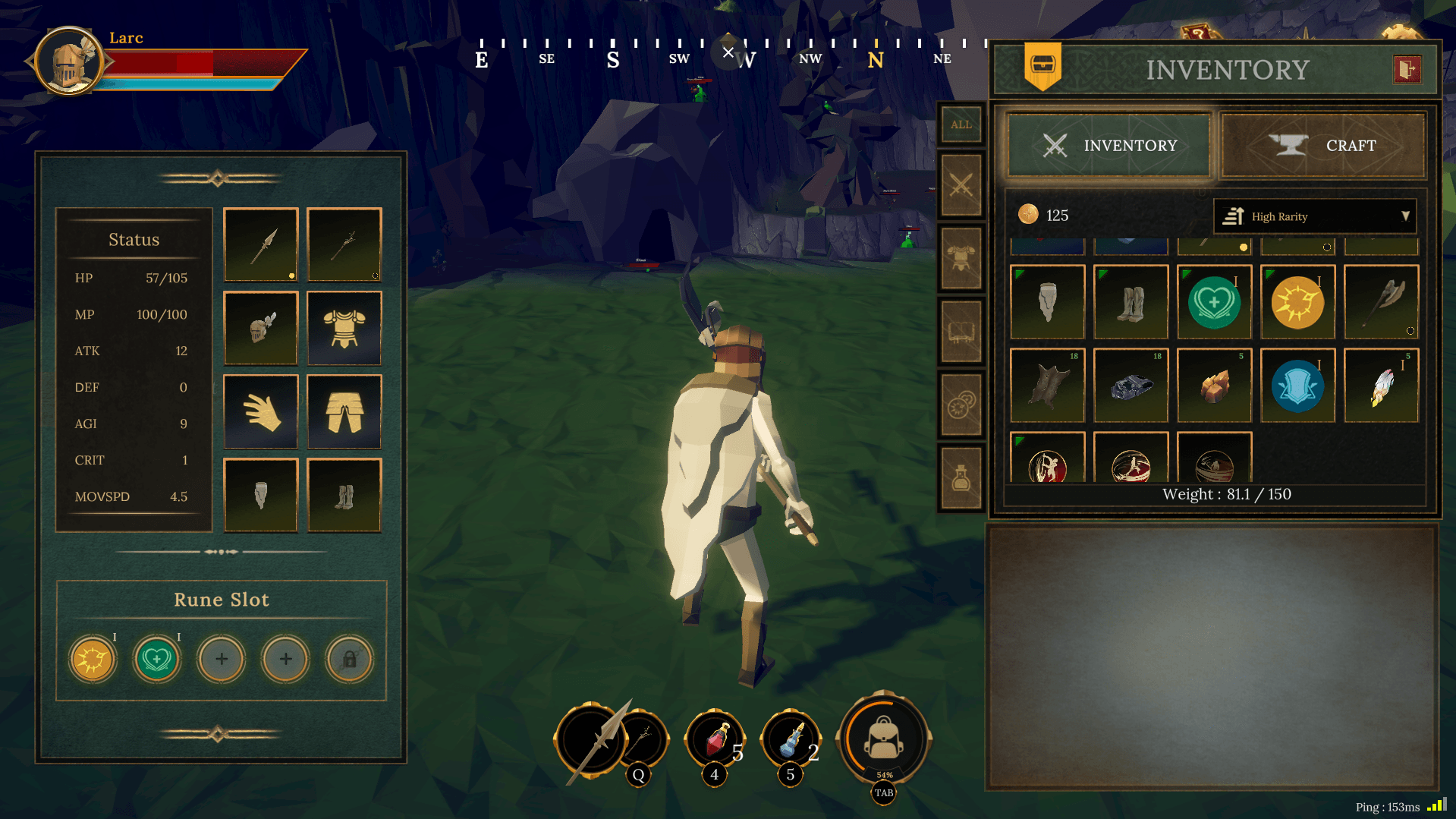Switch to the CRAFT tab
Screen dimensions: 1456x819
[1323, 146]
